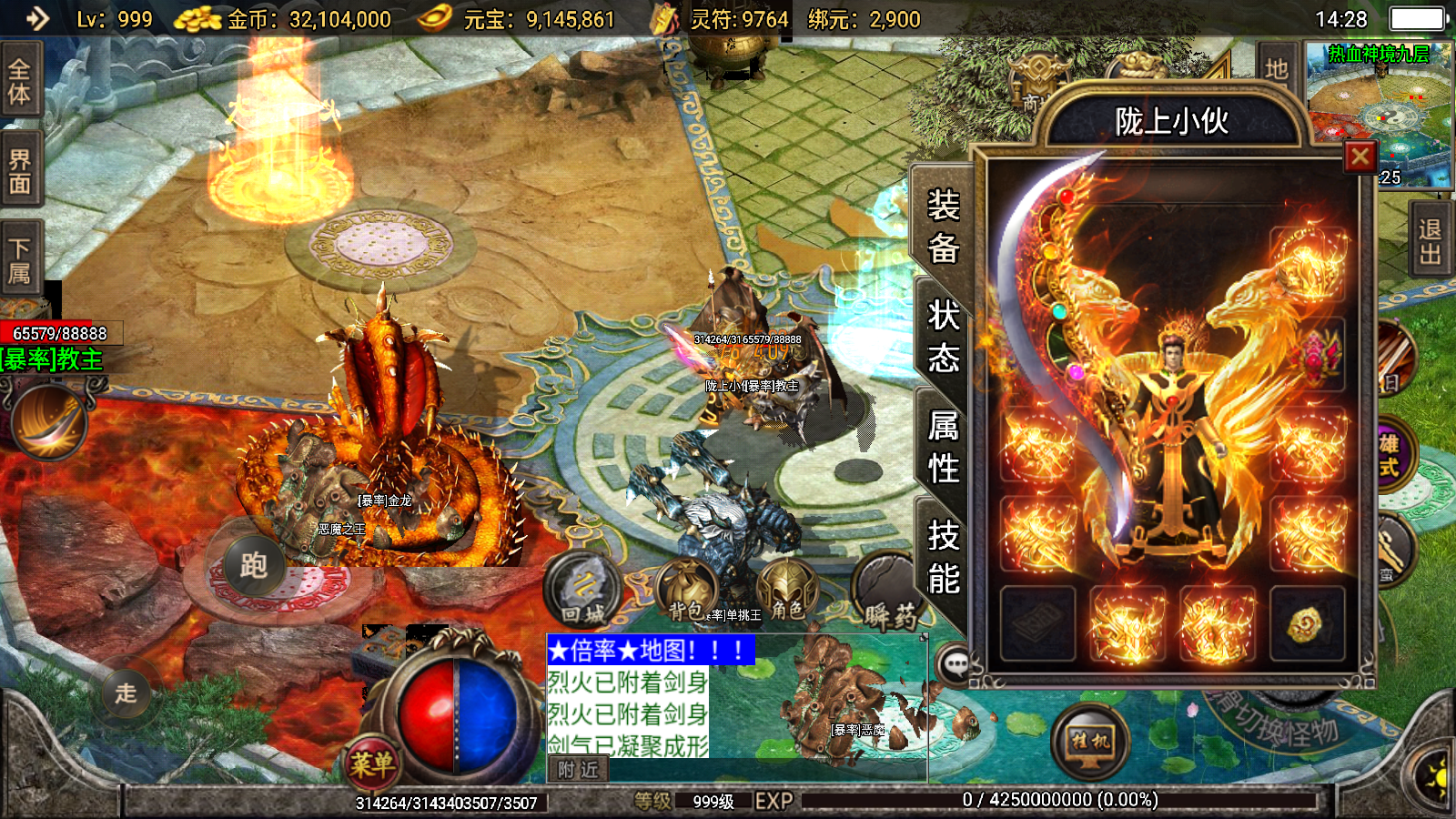Select the 技能 skills tab
This screenshot has width=1456, height=819.
point(943,557)
